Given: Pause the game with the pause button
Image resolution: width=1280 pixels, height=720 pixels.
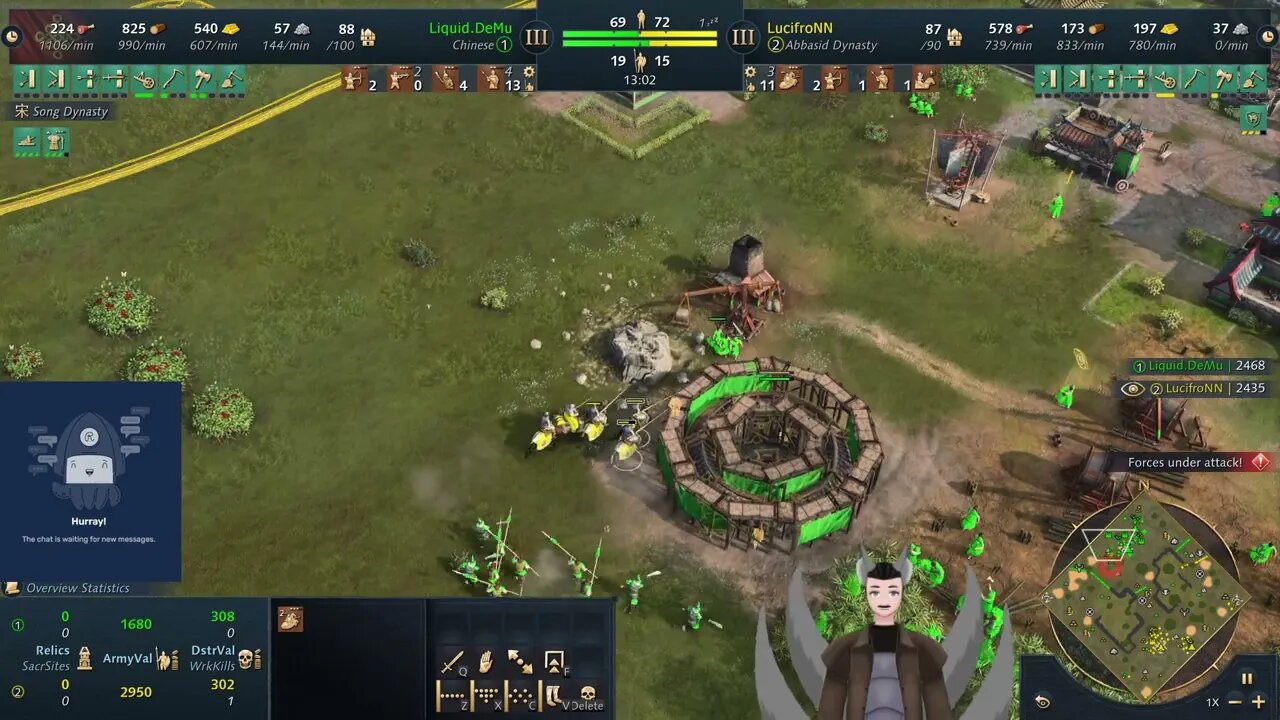Looking at the screenshot, I should tap(1248, 679).
